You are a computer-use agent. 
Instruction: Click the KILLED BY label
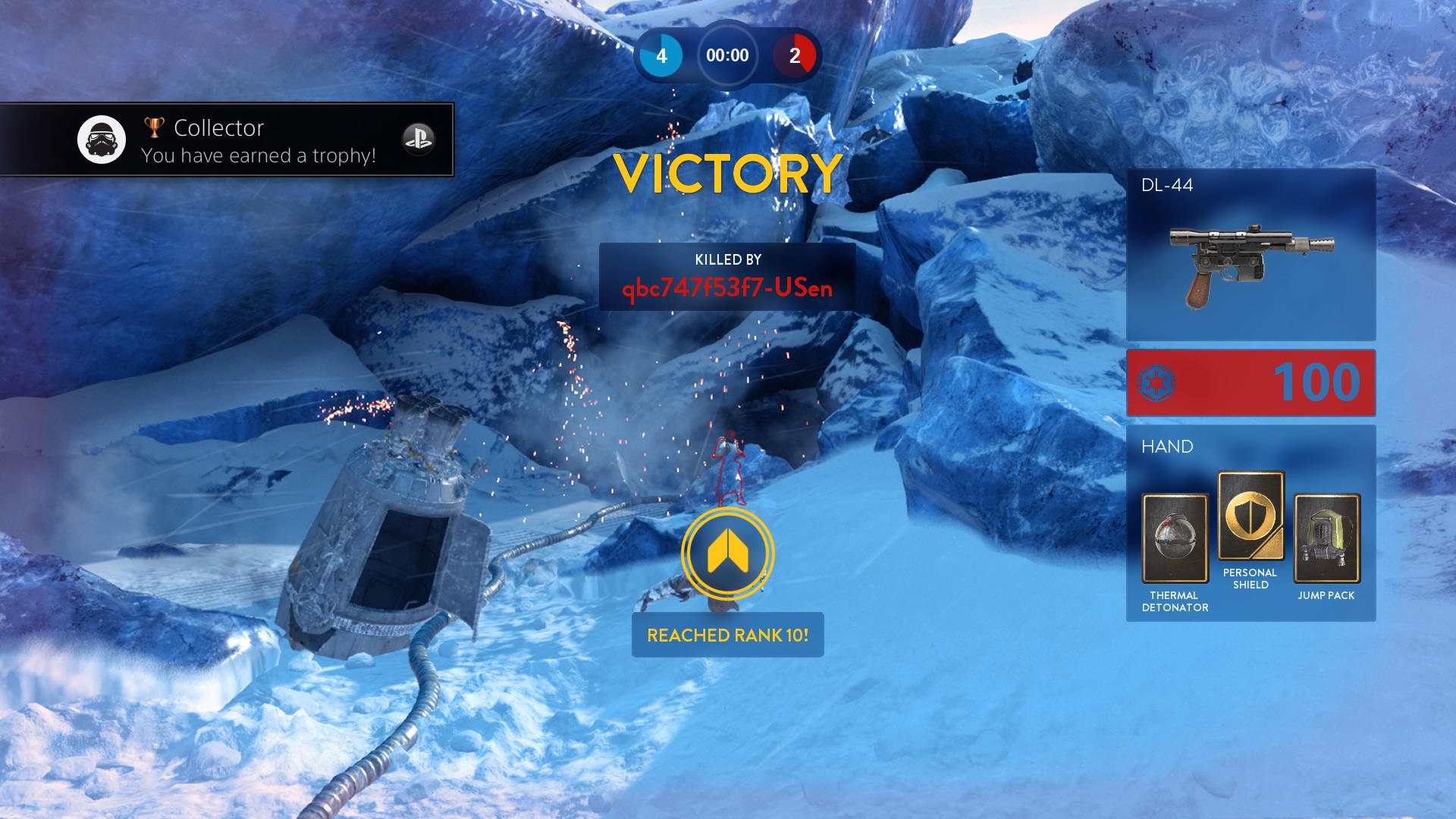click(726, 261)
